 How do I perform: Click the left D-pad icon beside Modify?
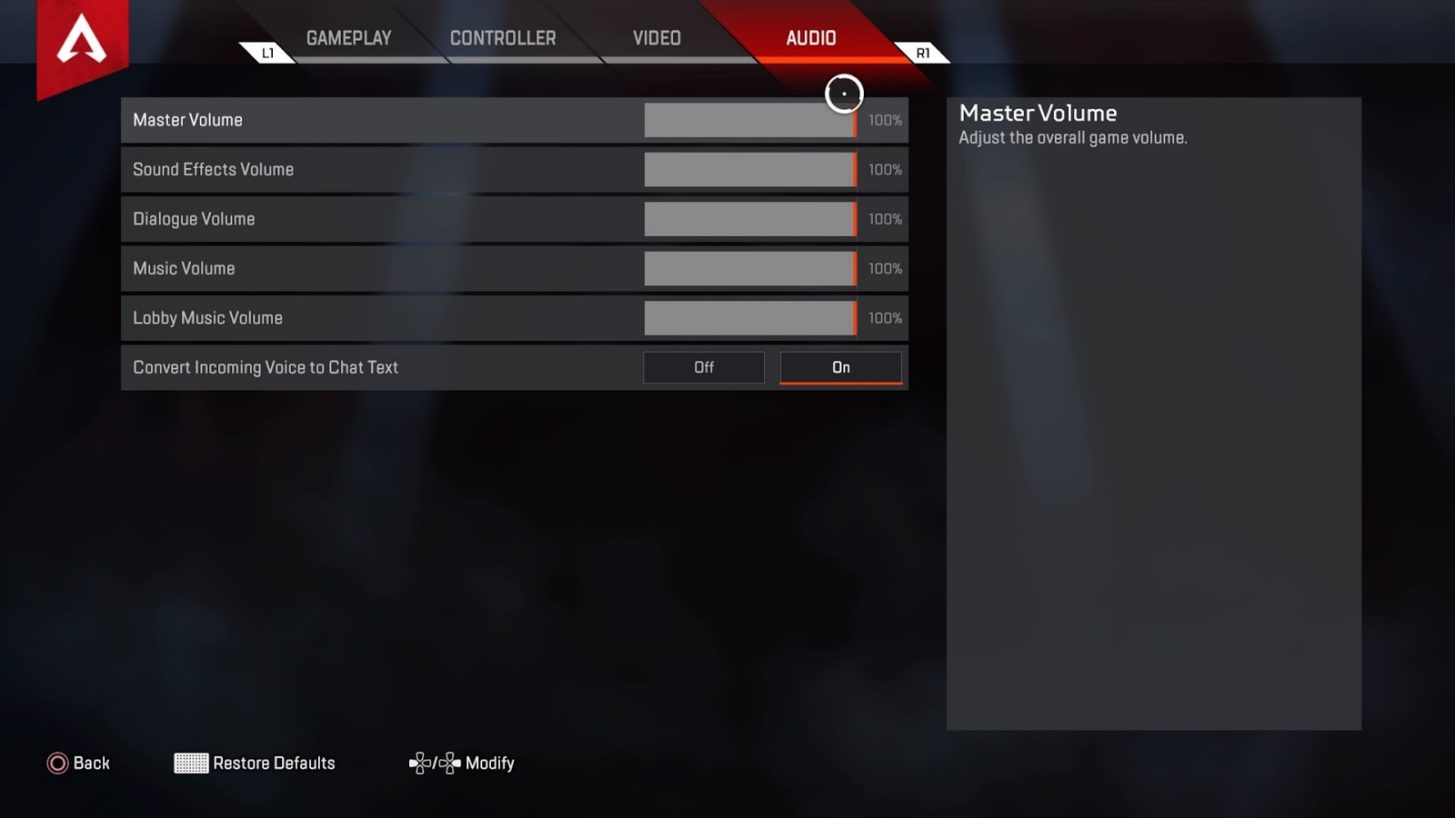point(421,763)
